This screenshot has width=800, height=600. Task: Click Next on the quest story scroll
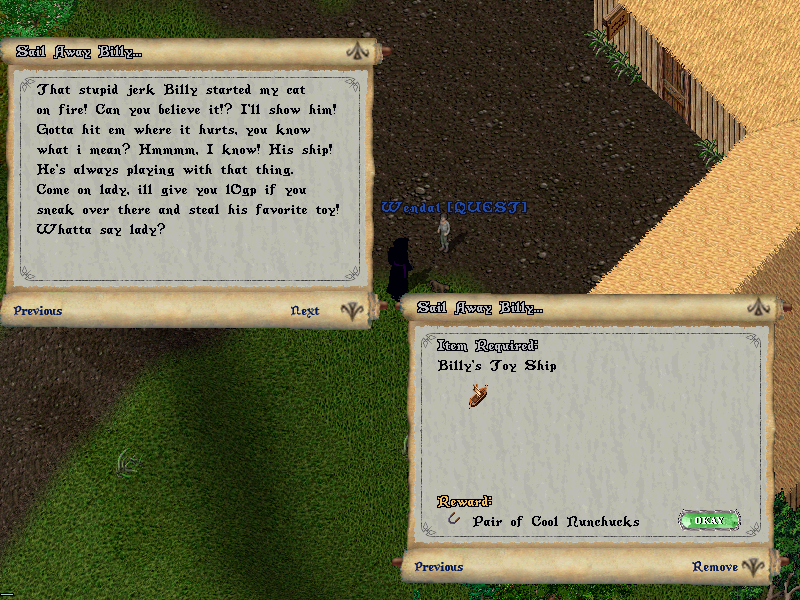click(305, 311)
